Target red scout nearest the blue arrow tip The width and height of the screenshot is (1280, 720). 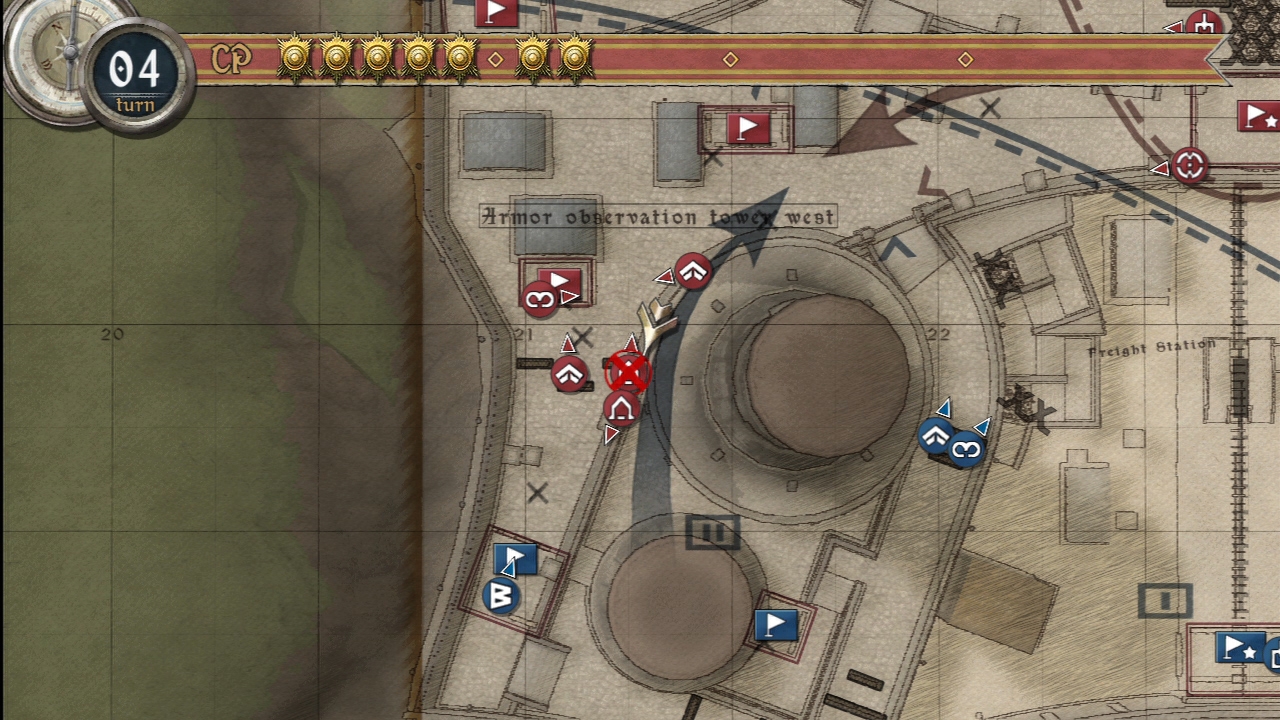692,271
